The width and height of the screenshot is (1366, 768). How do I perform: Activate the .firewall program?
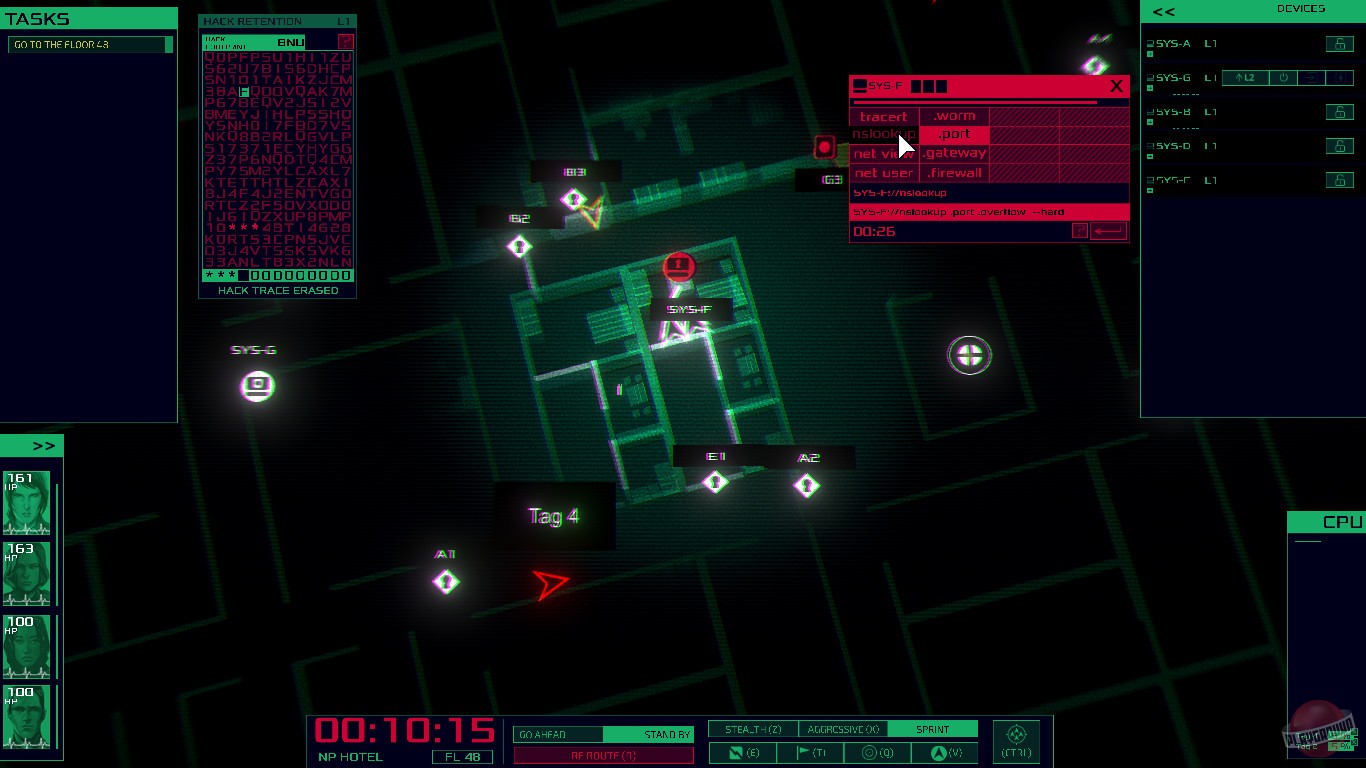[953, 172]
